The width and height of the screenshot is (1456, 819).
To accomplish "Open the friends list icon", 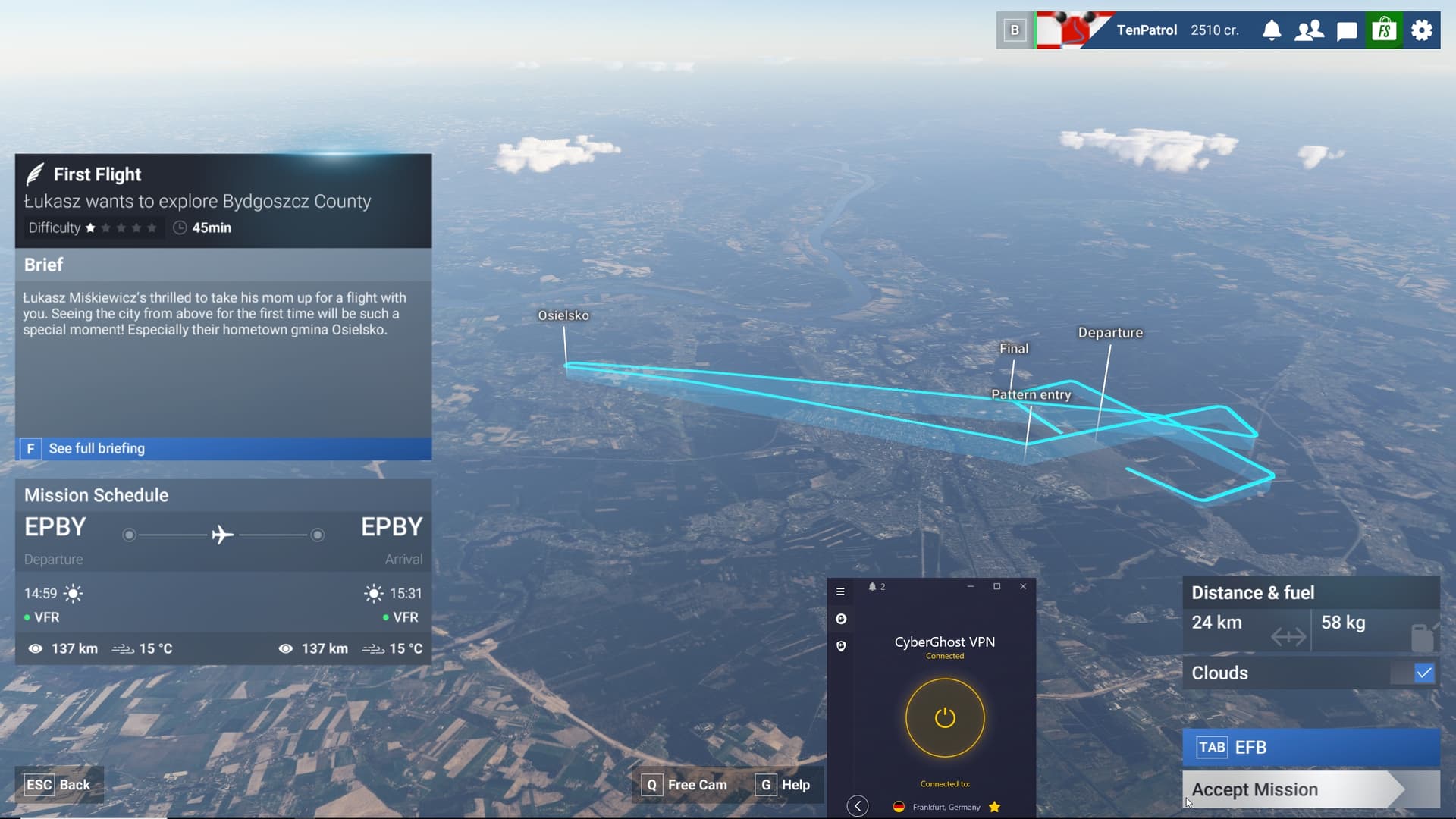I will (1309, 30).
